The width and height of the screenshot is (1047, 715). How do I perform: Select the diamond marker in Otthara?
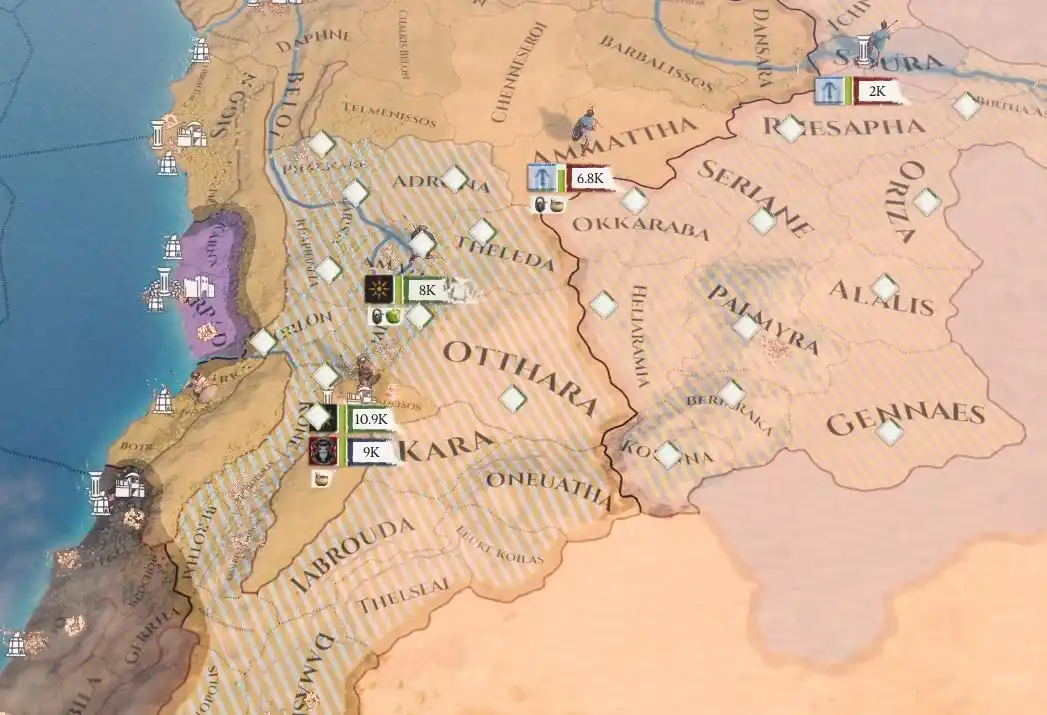(x=513, y=399)
